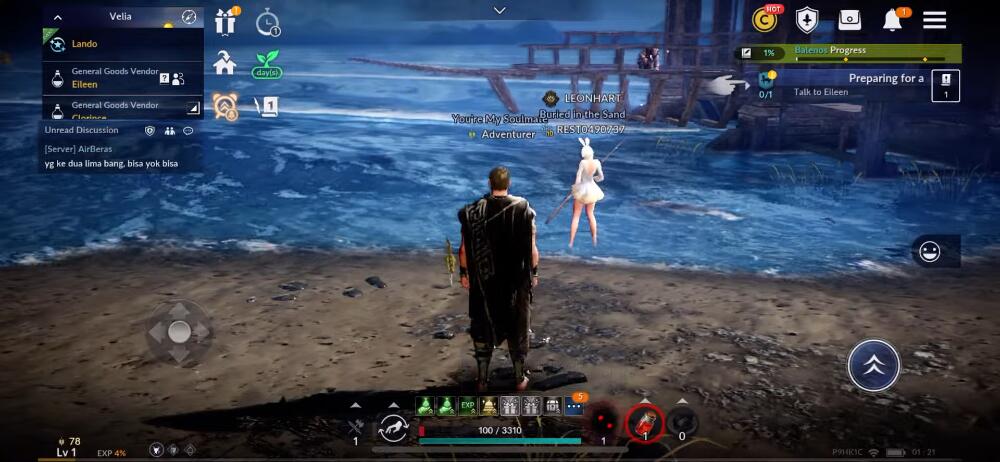Open the three-dots buff overflow icon
The height and width of the screenshot is (462, 1000).
(x=574, y=406)
